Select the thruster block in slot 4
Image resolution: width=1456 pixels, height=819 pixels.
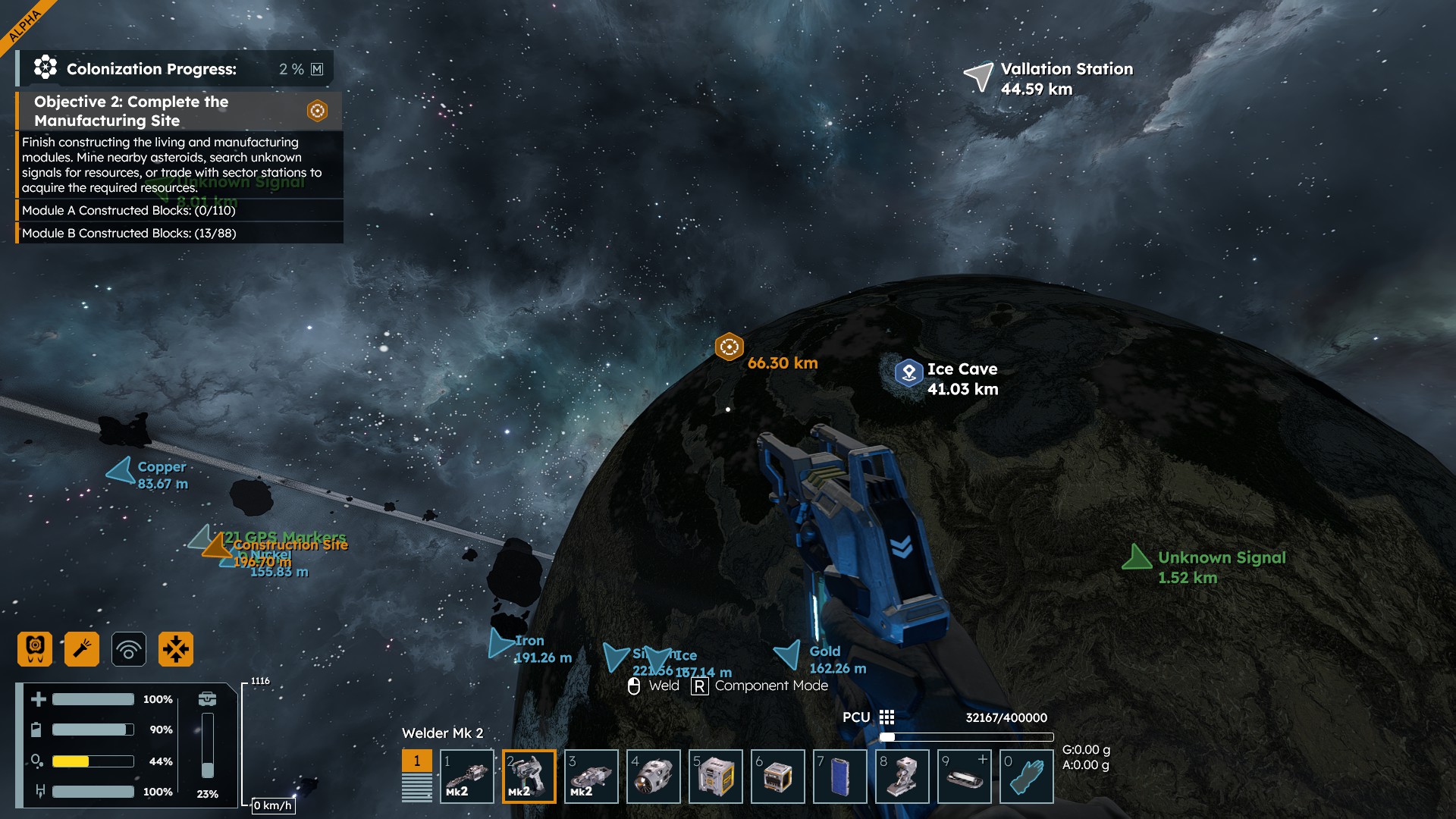(x=654, y=777)
